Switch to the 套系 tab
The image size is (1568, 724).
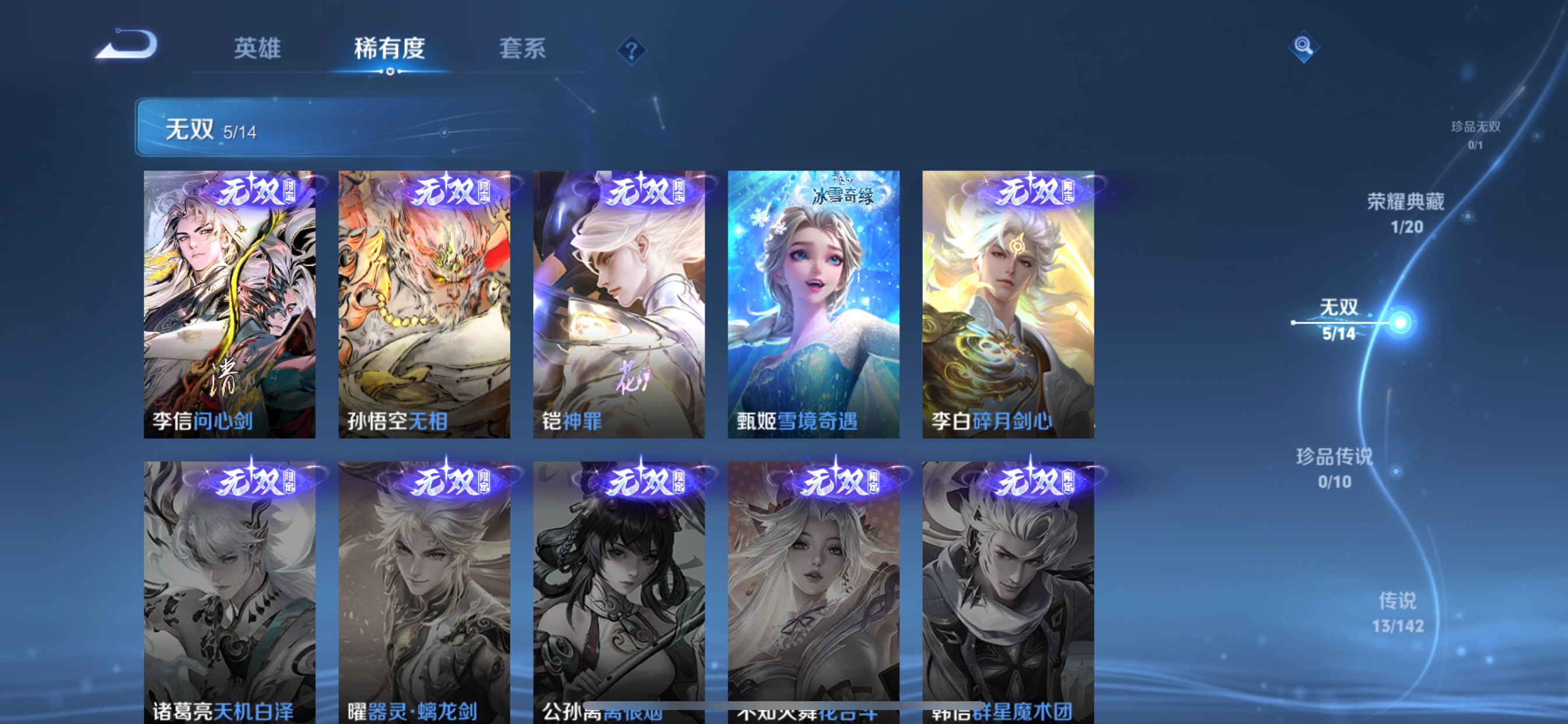tap(521, 50)
